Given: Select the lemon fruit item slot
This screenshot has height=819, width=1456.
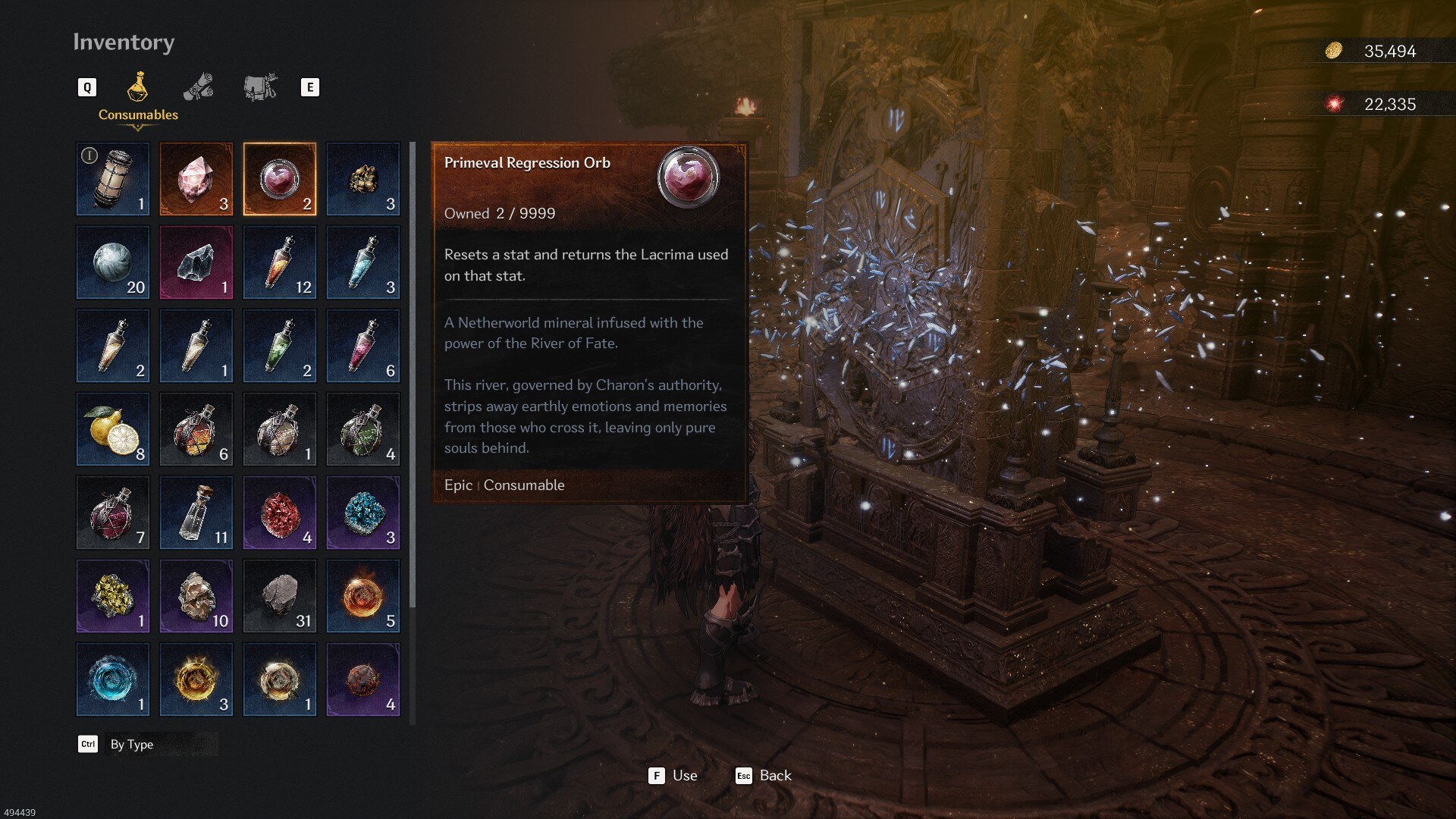Looking at the screenshot, I should [x=113, y=429].
